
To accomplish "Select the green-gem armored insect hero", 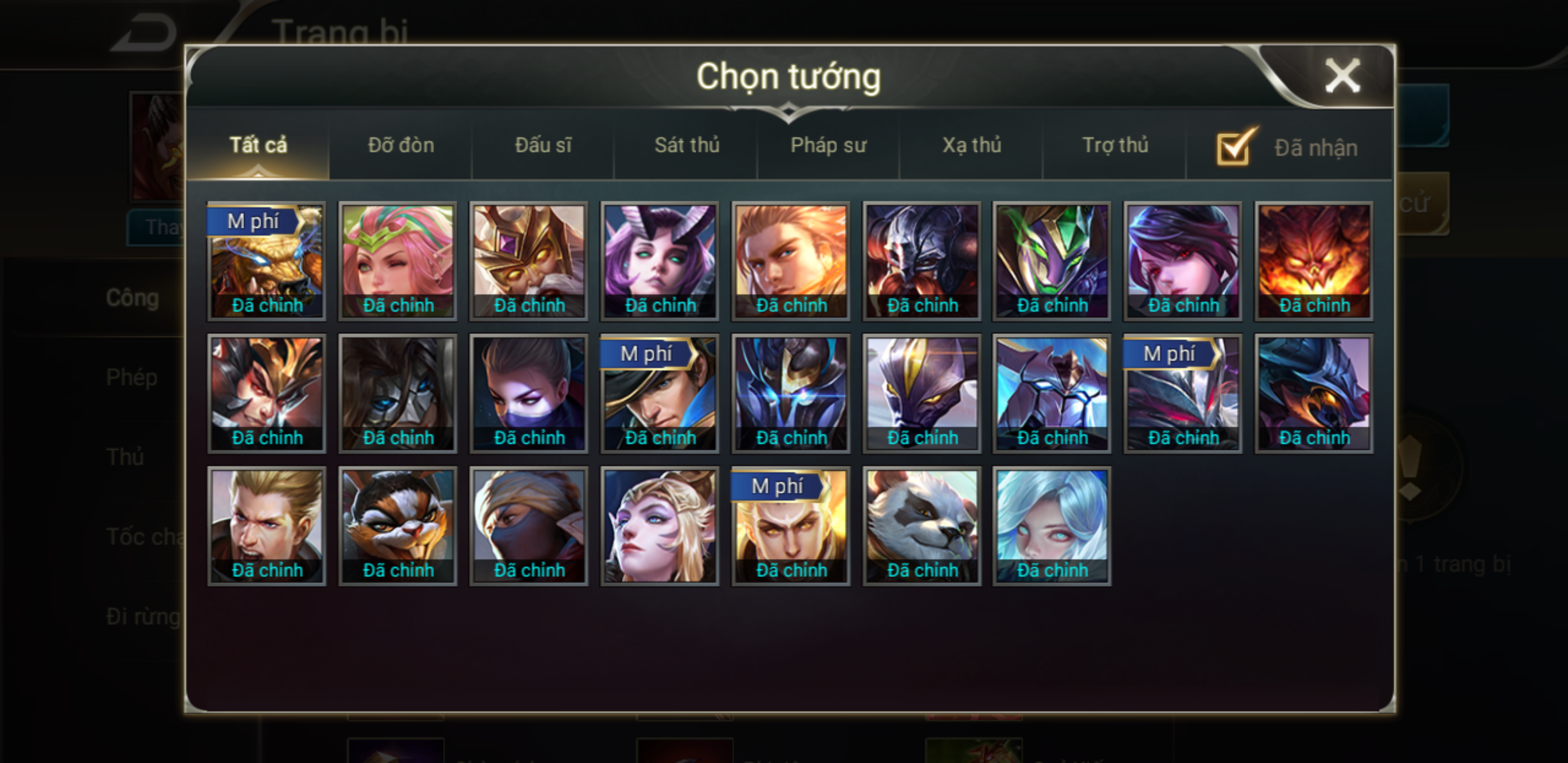I will click(1052, 261).
